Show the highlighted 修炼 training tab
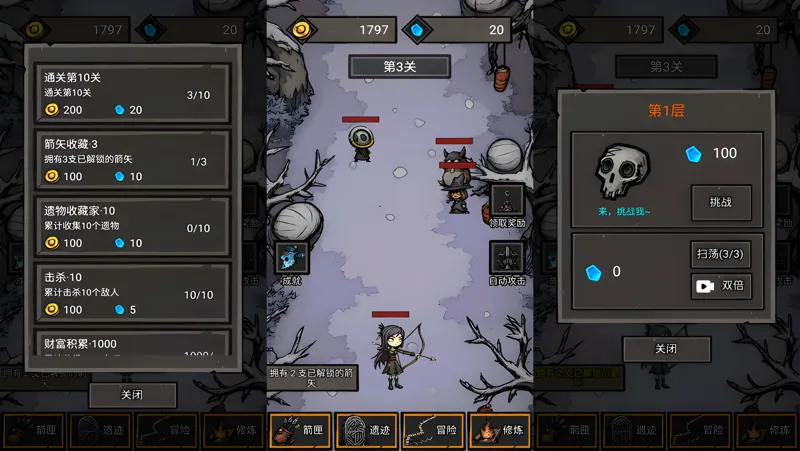 point(500,430)
